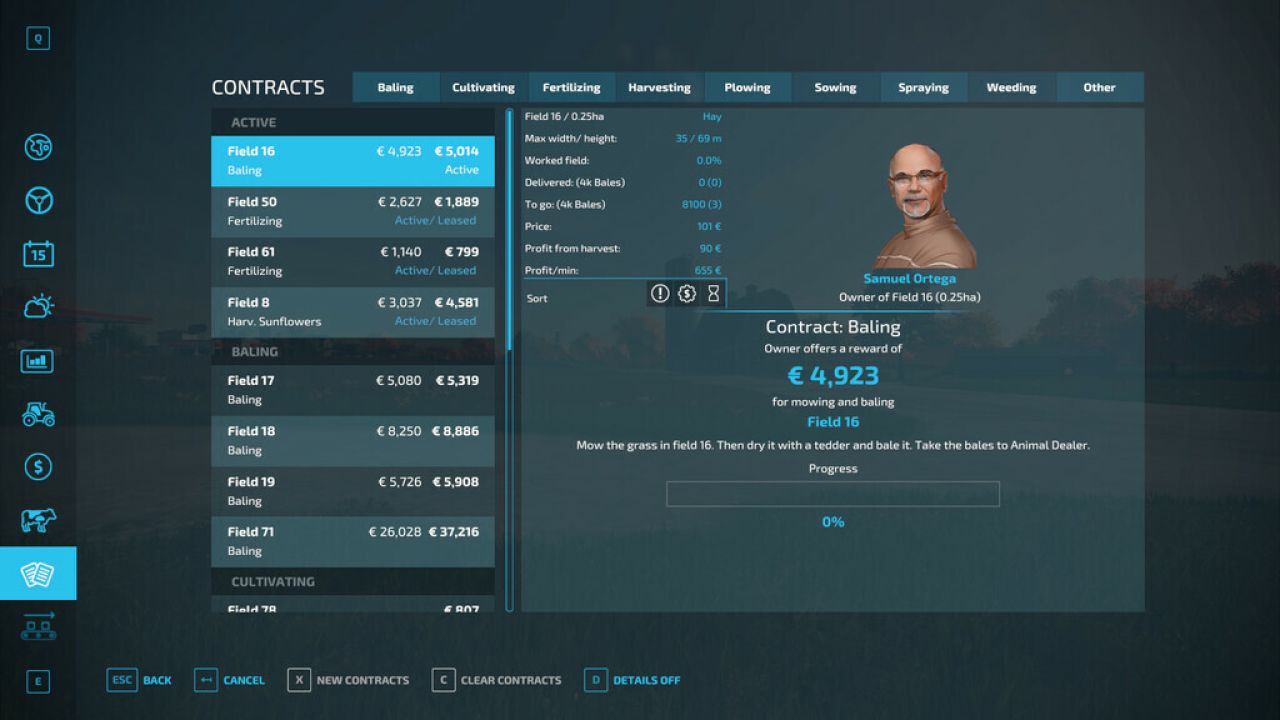
Task: Select the production chains conveyor icon
Action: (x=37, y=625)
